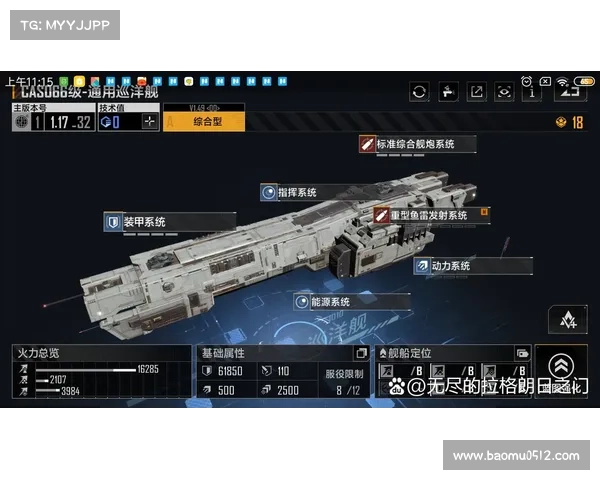Choose the 重型鱼雷发射系统 torpedo system

tap(428, 215)
